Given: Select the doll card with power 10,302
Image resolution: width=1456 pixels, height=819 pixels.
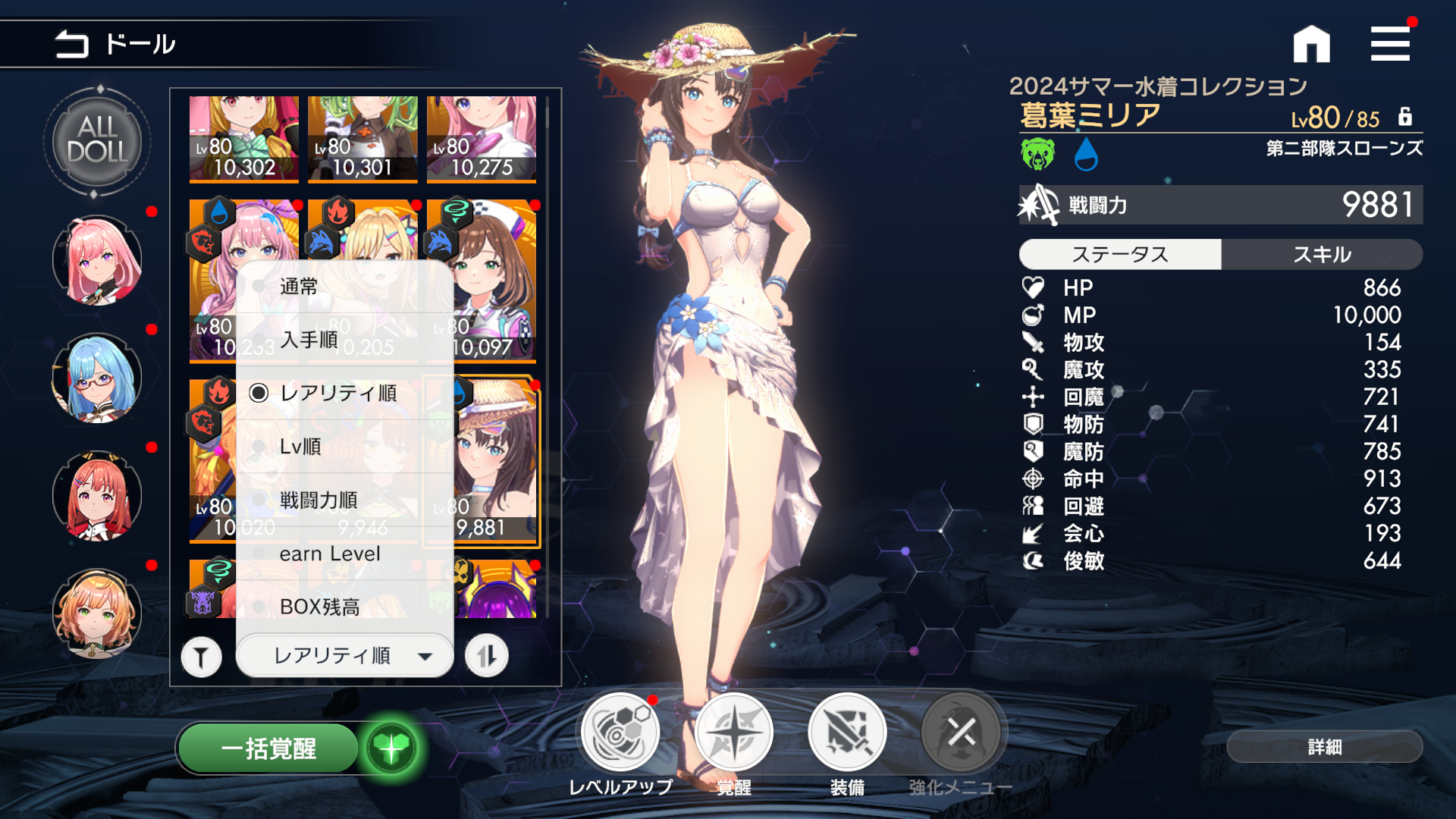Looking at the screenshot, I should [243, 139].
